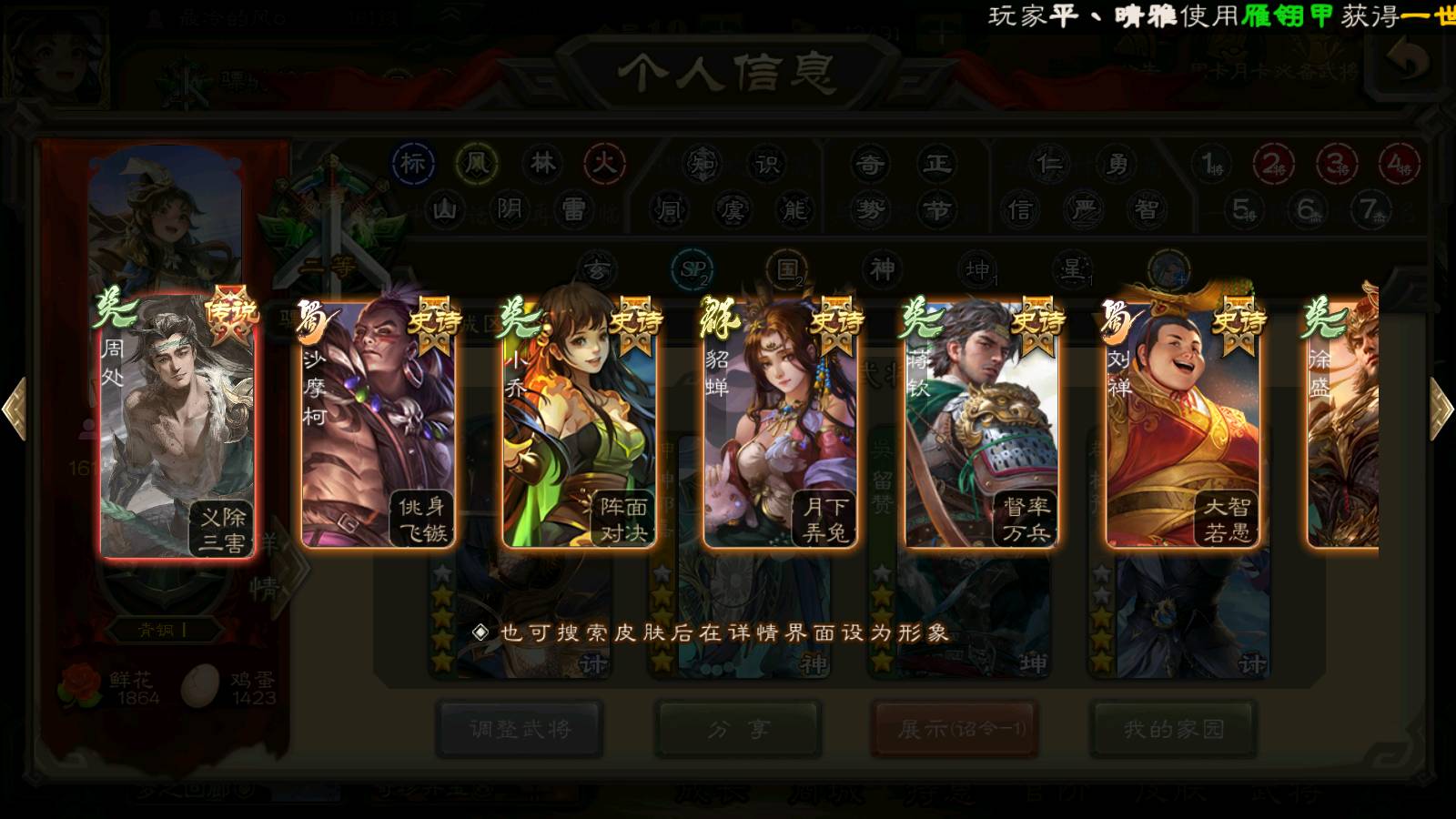Choose the 神 category filter

tap(882, 269)
